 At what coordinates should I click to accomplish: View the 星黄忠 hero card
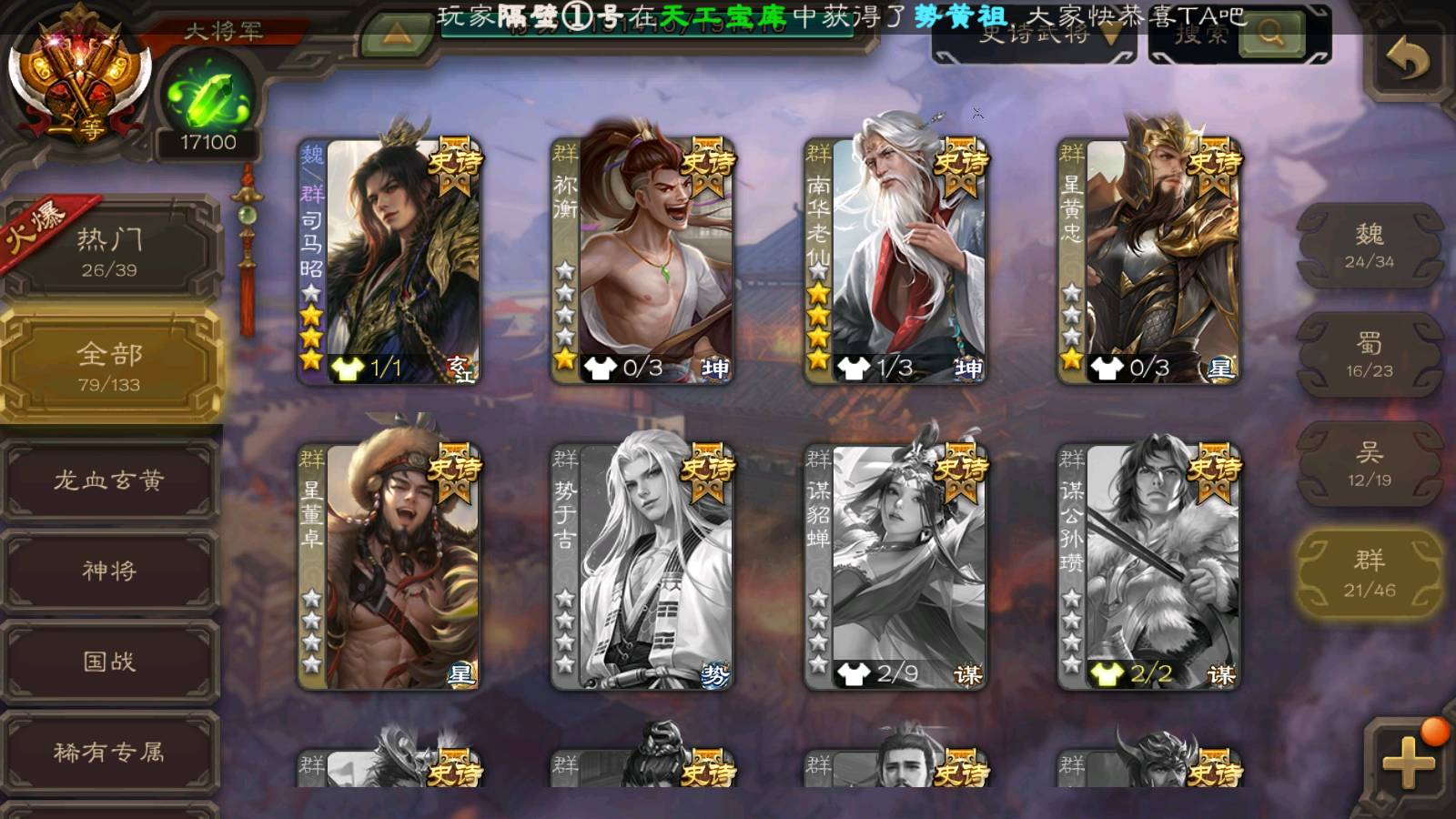(1149, 261)
